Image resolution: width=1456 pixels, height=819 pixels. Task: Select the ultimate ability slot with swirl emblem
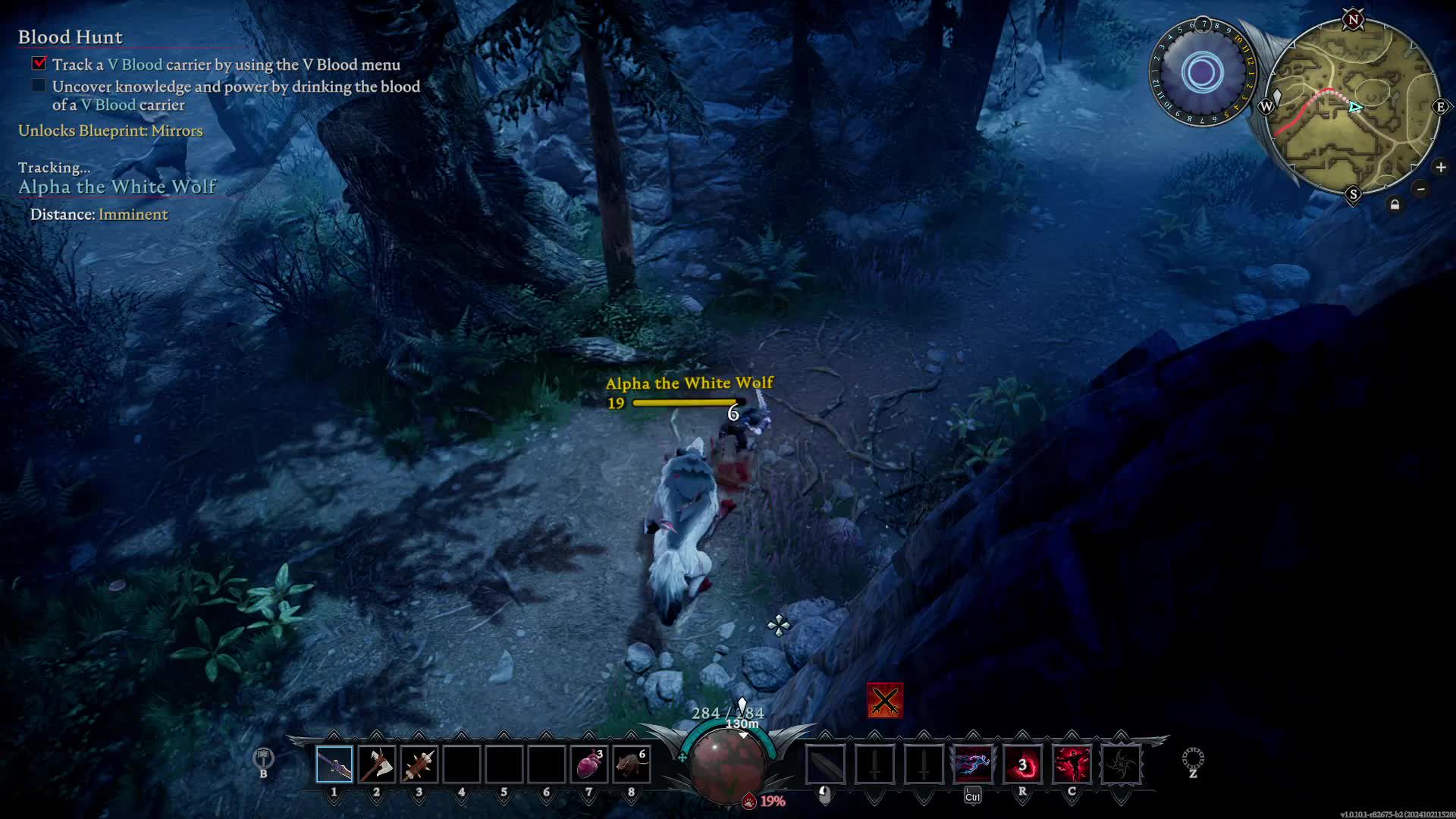click(1121, 764)
